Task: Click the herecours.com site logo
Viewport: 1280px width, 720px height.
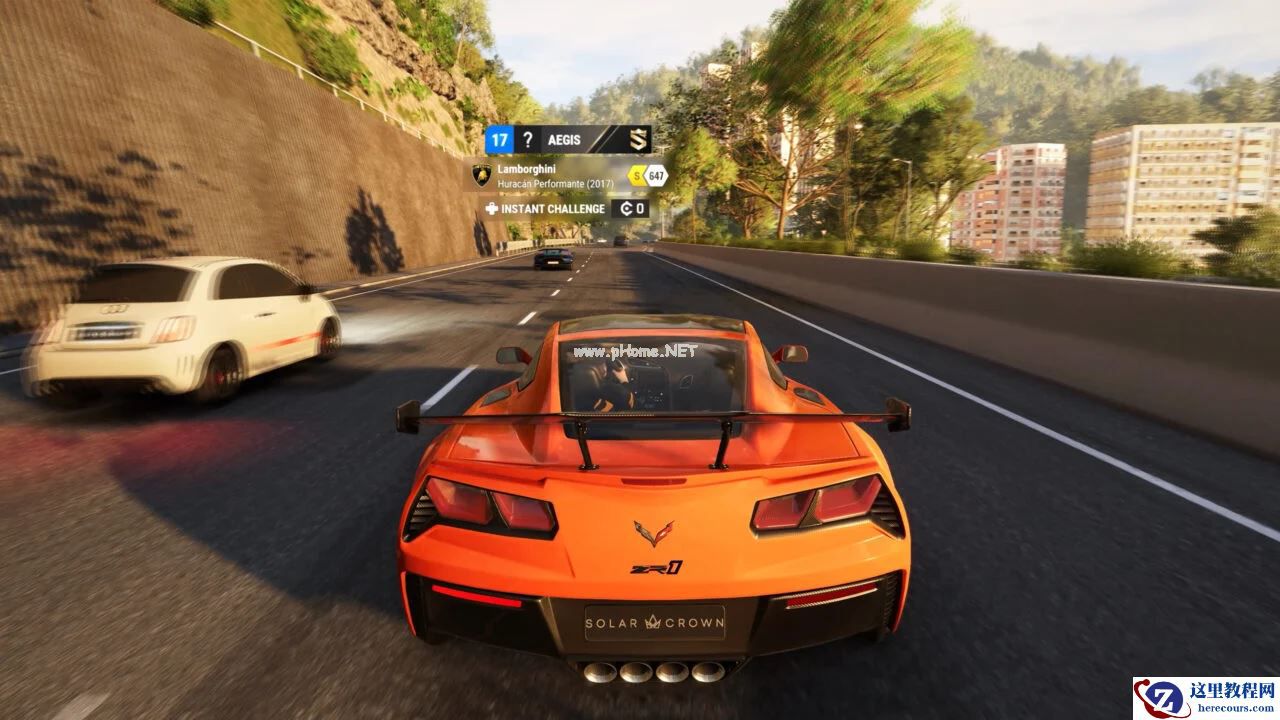Action: pos(1205,698)
